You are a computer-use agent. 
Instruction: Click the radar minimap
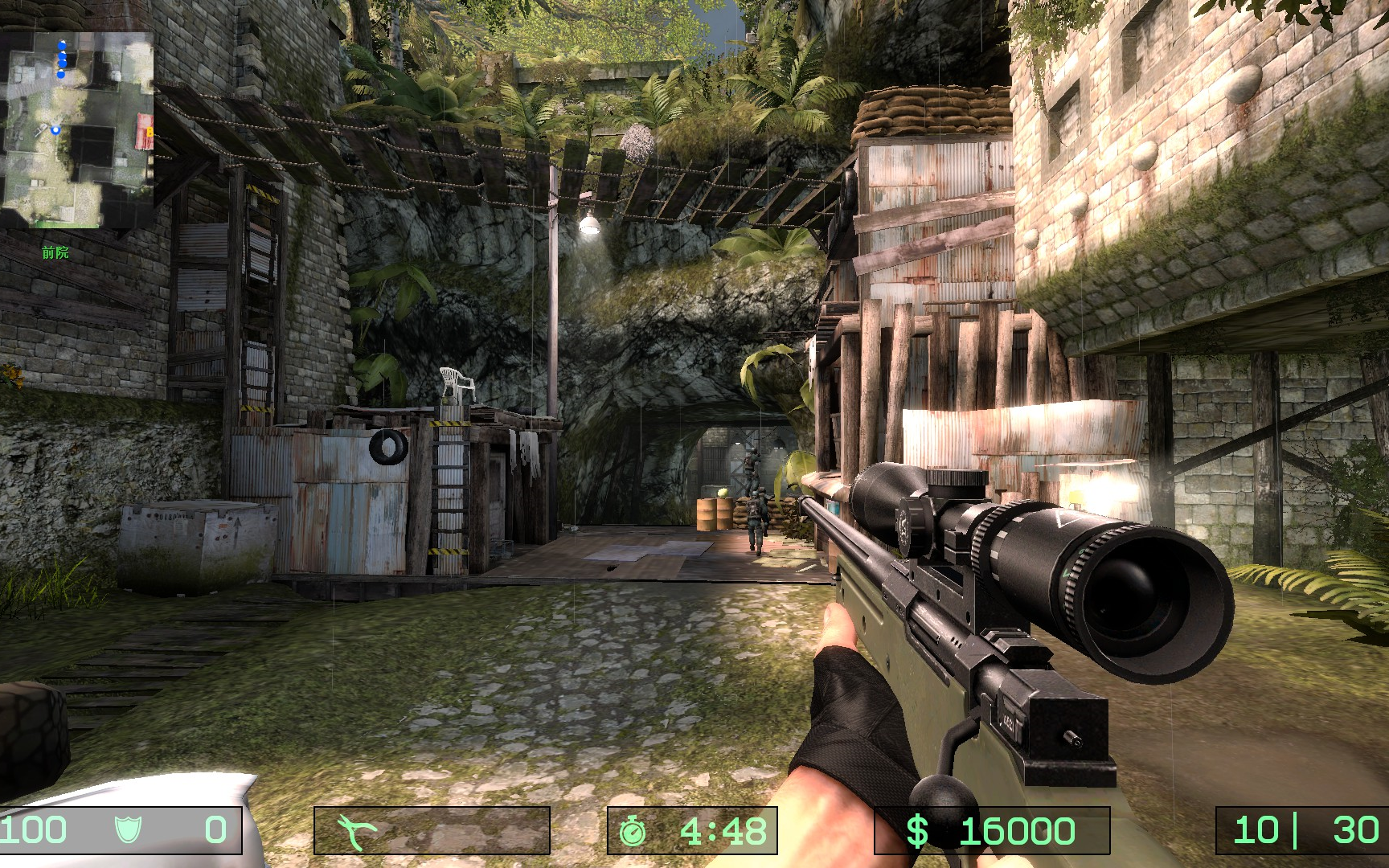pos(77,129)
